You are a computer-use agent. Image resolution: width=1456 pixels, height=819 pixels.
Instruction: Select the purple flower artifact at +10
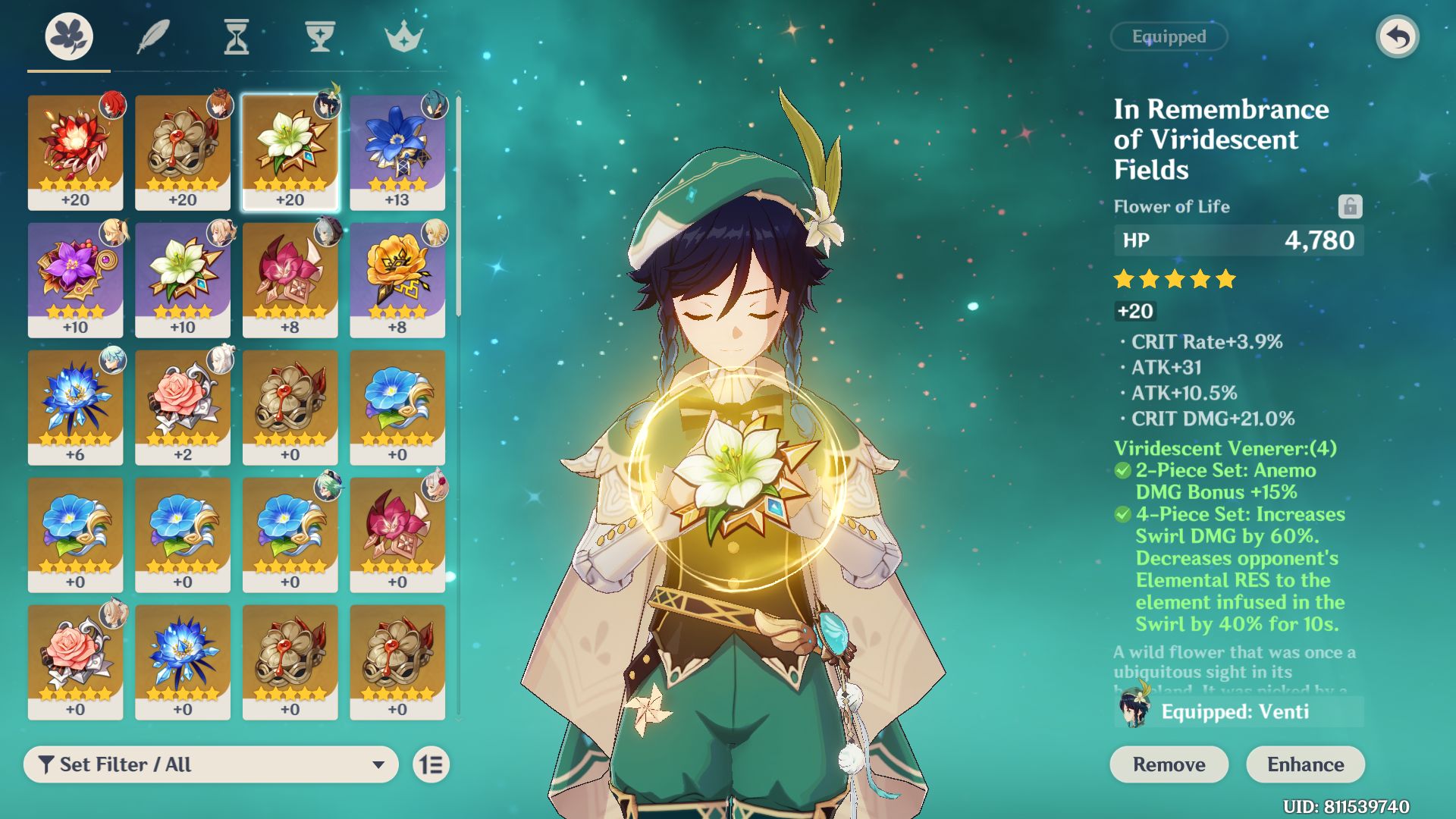(x=75, y=279)
